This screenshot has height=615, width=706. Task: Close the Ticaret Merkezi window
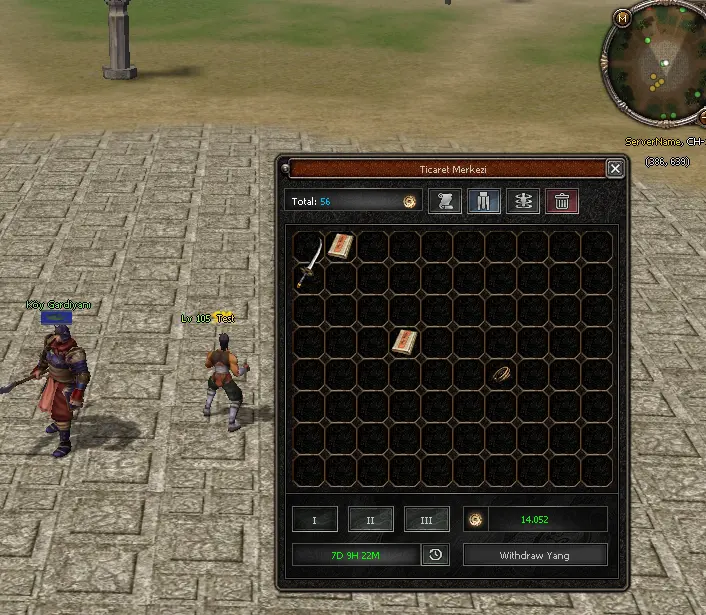615,169
